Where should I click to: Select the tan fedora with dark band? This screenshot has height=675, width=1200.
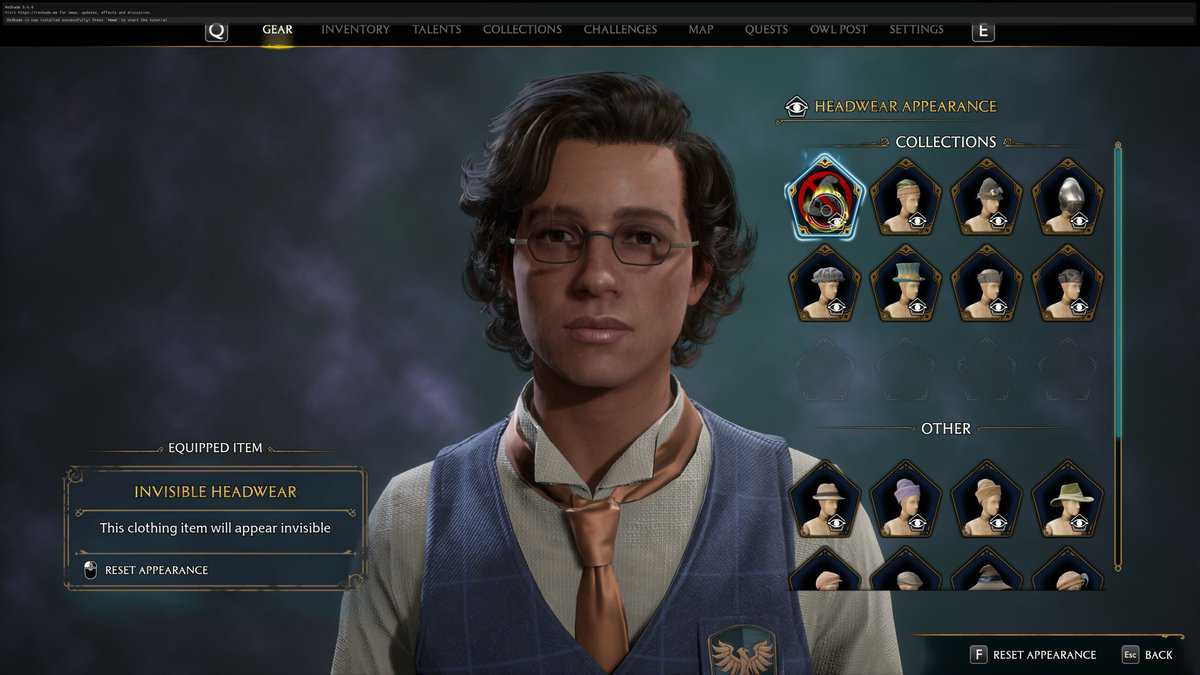click(825, 498)
